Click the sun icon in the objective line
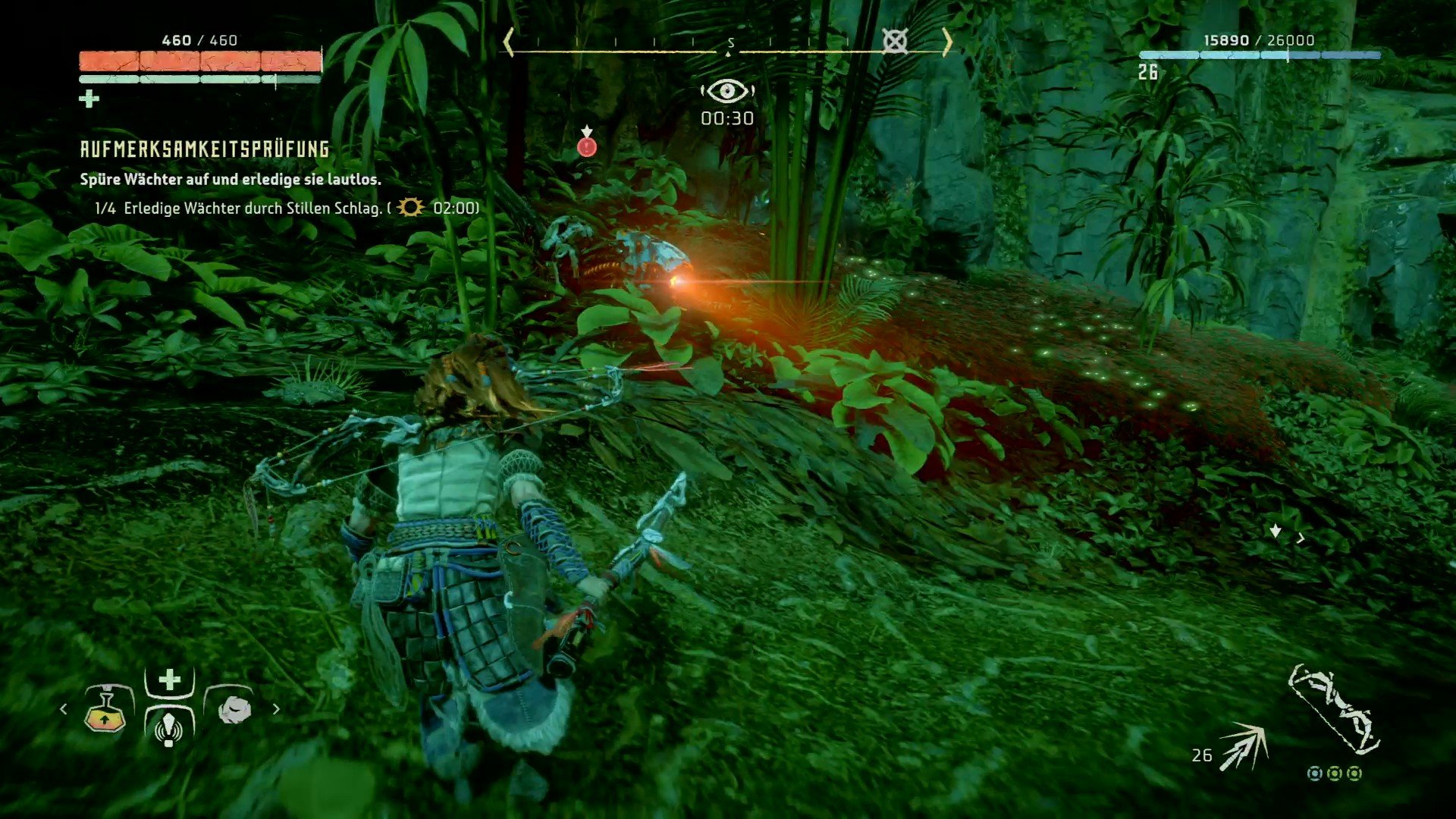Viewport: 1456px width, 819px height. tap(410, 207)
